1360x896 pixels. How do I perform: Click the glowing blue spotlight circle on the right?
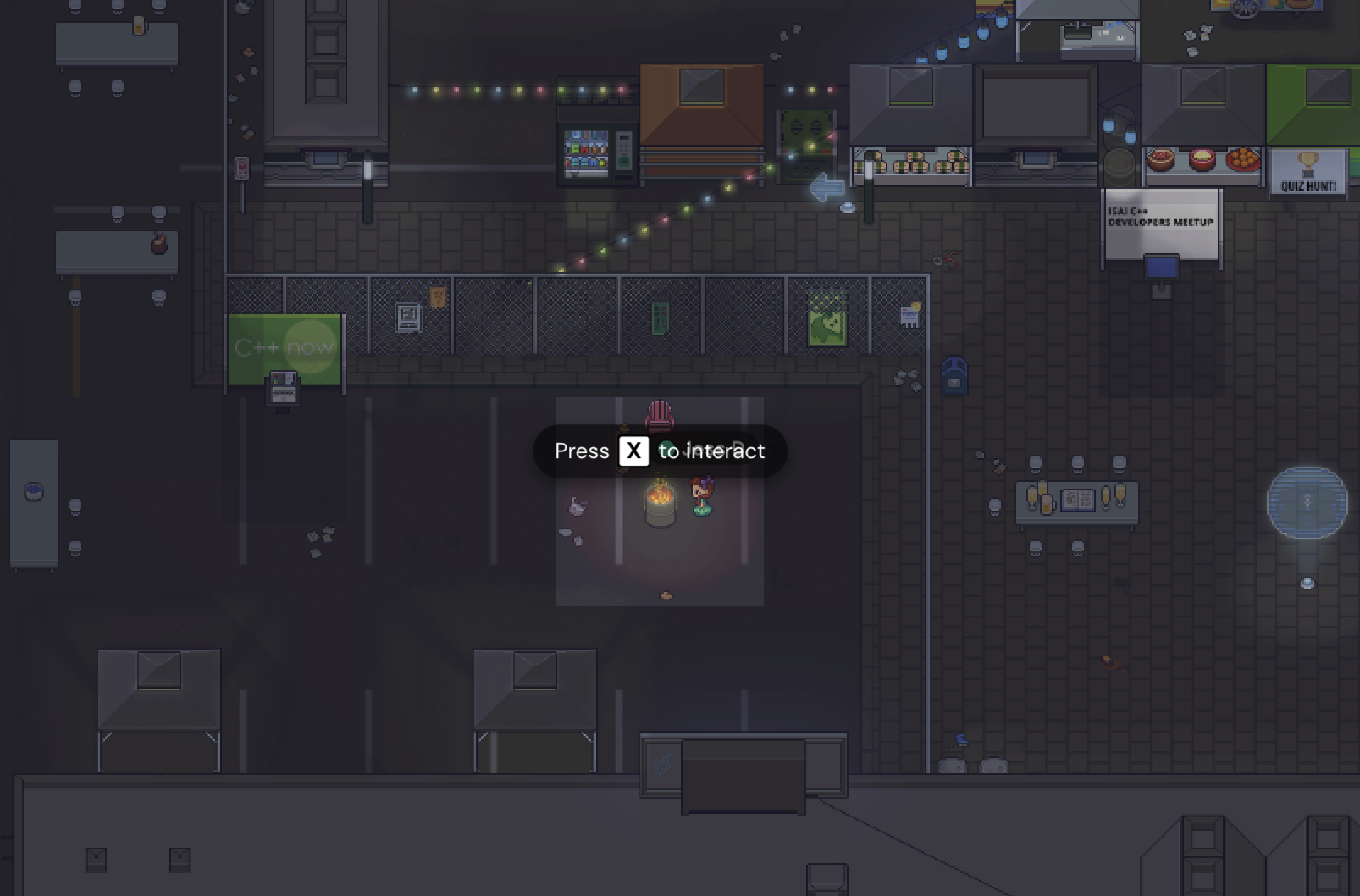(x=1305, y=503)
